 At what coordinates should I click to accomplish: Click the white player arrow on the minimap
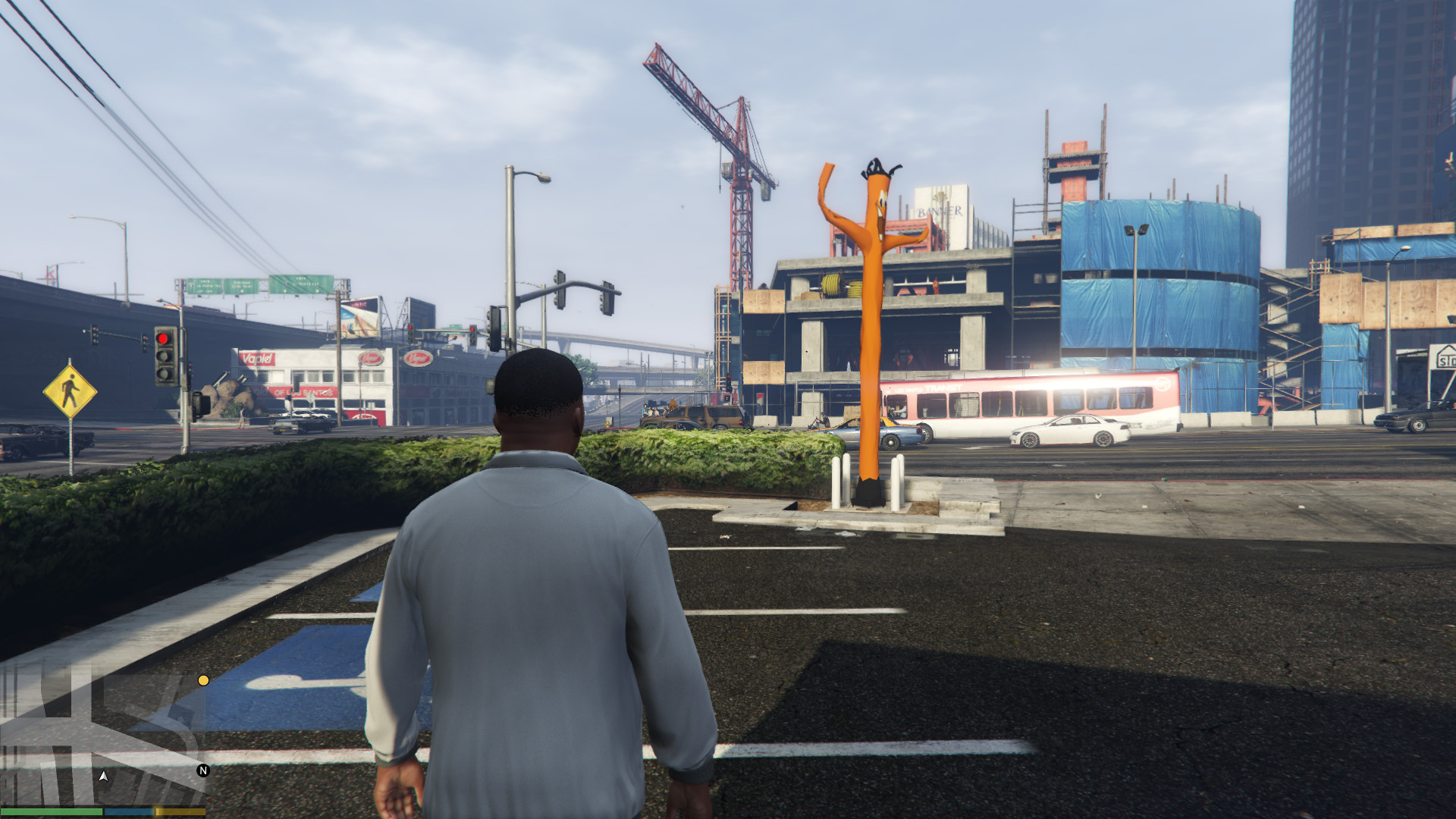point(103,777)
